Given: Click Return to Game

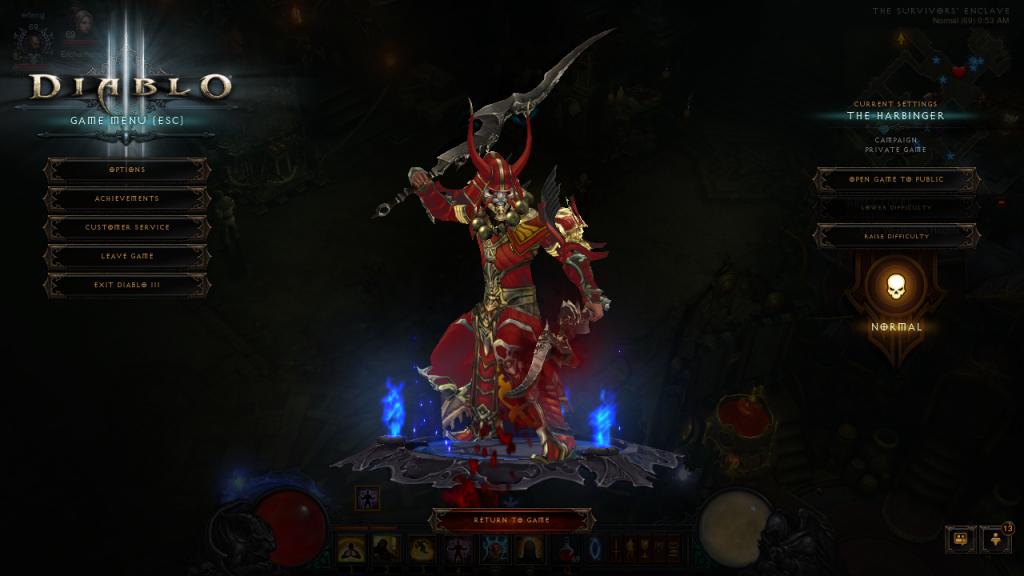Looking at the screenshot, I should (x=512, y=520).
